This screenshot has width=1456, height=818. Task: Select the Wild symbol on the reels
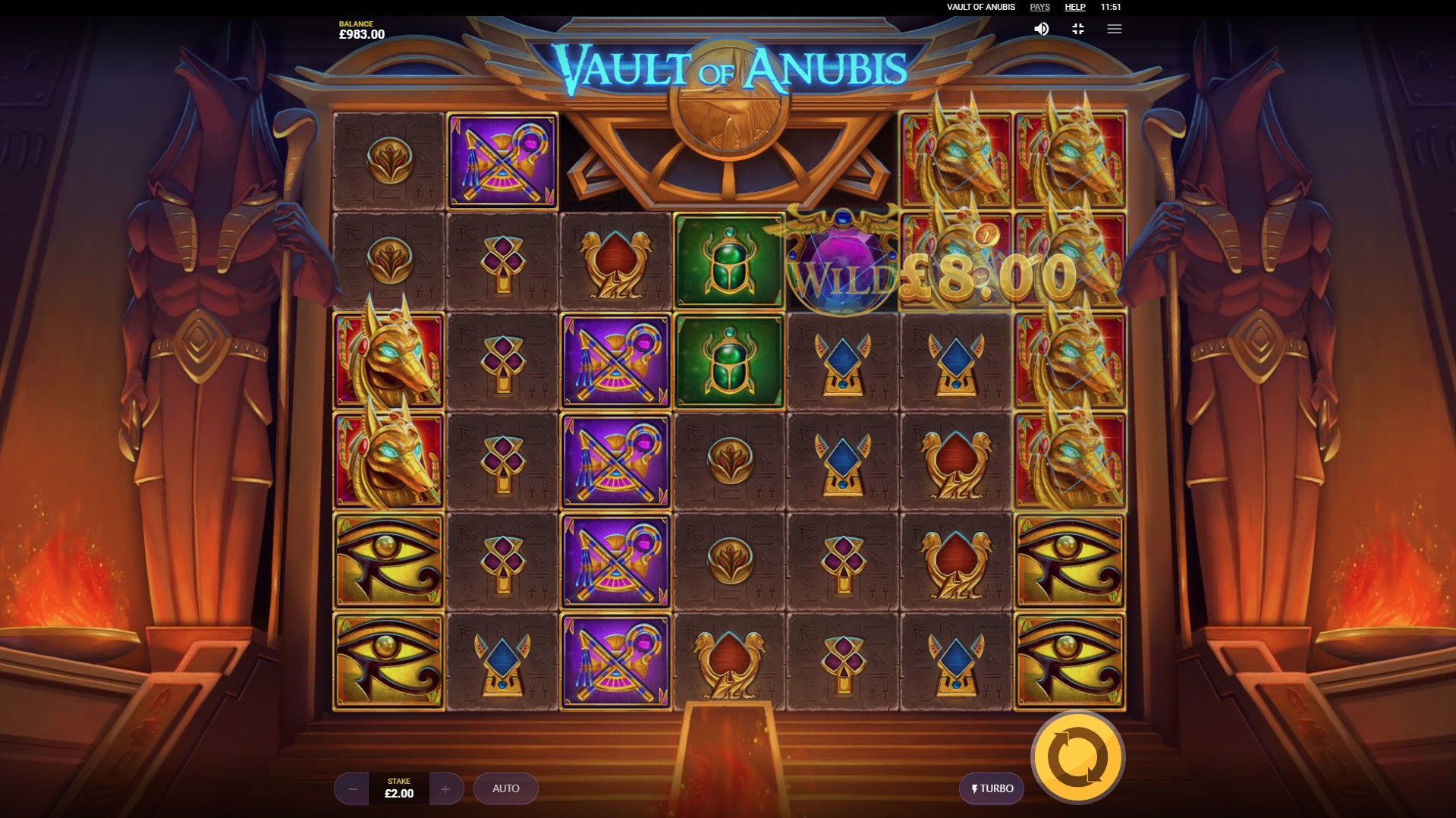(842, 262)
